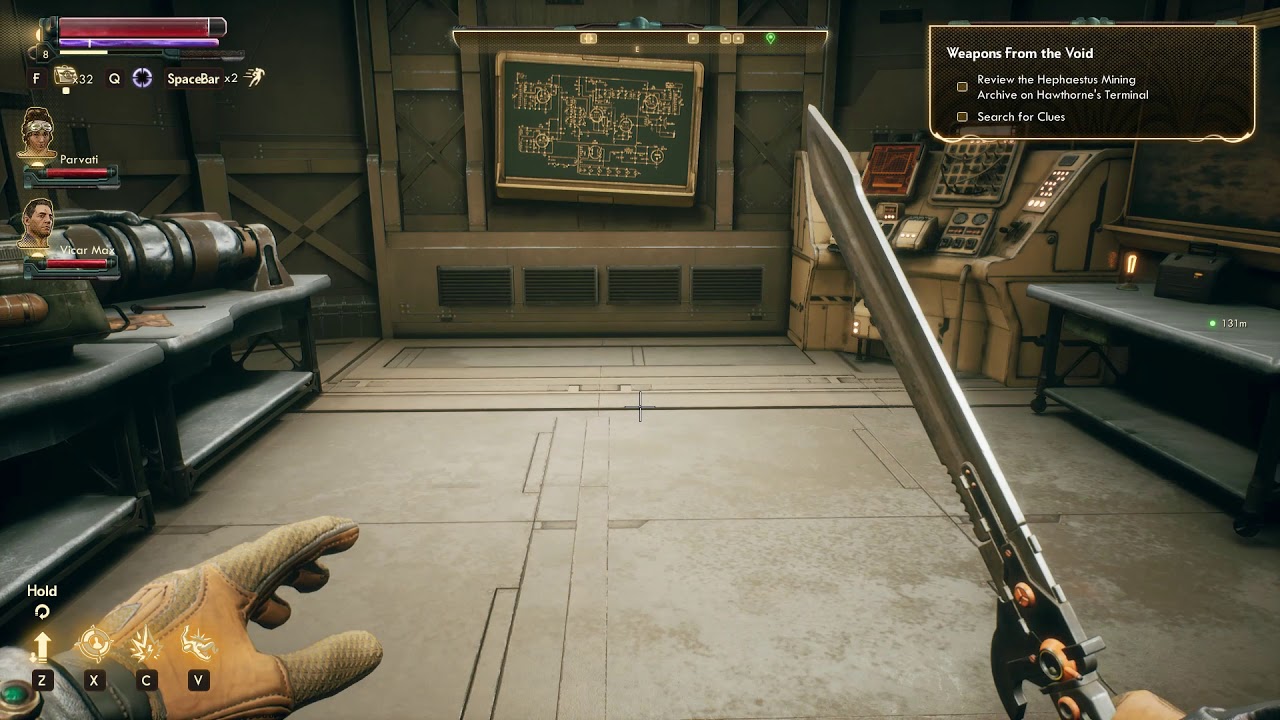This screenshot has width=1280, height=720.
Task: Check the Search for Clues objective box
Action: click(x=962, y=116)
